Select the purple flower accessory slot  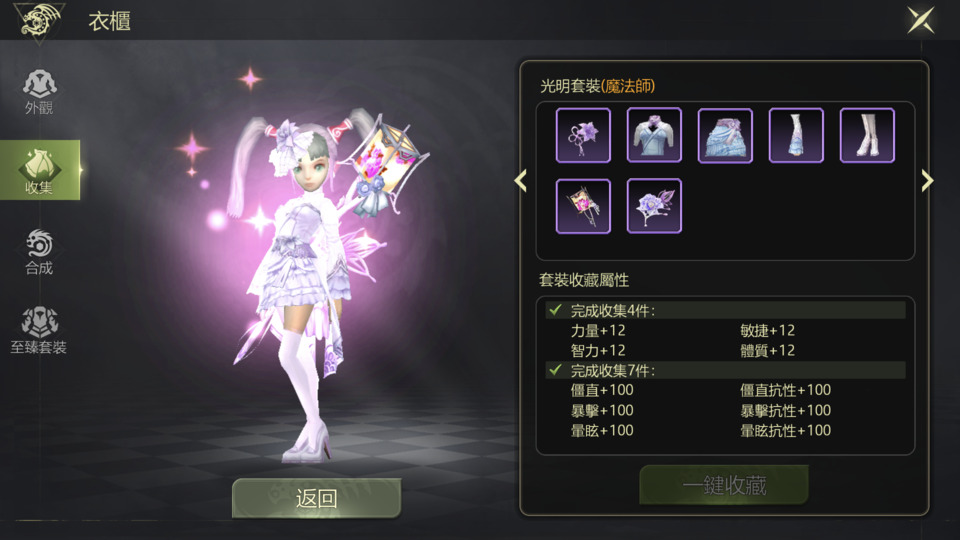click(654, 206)
